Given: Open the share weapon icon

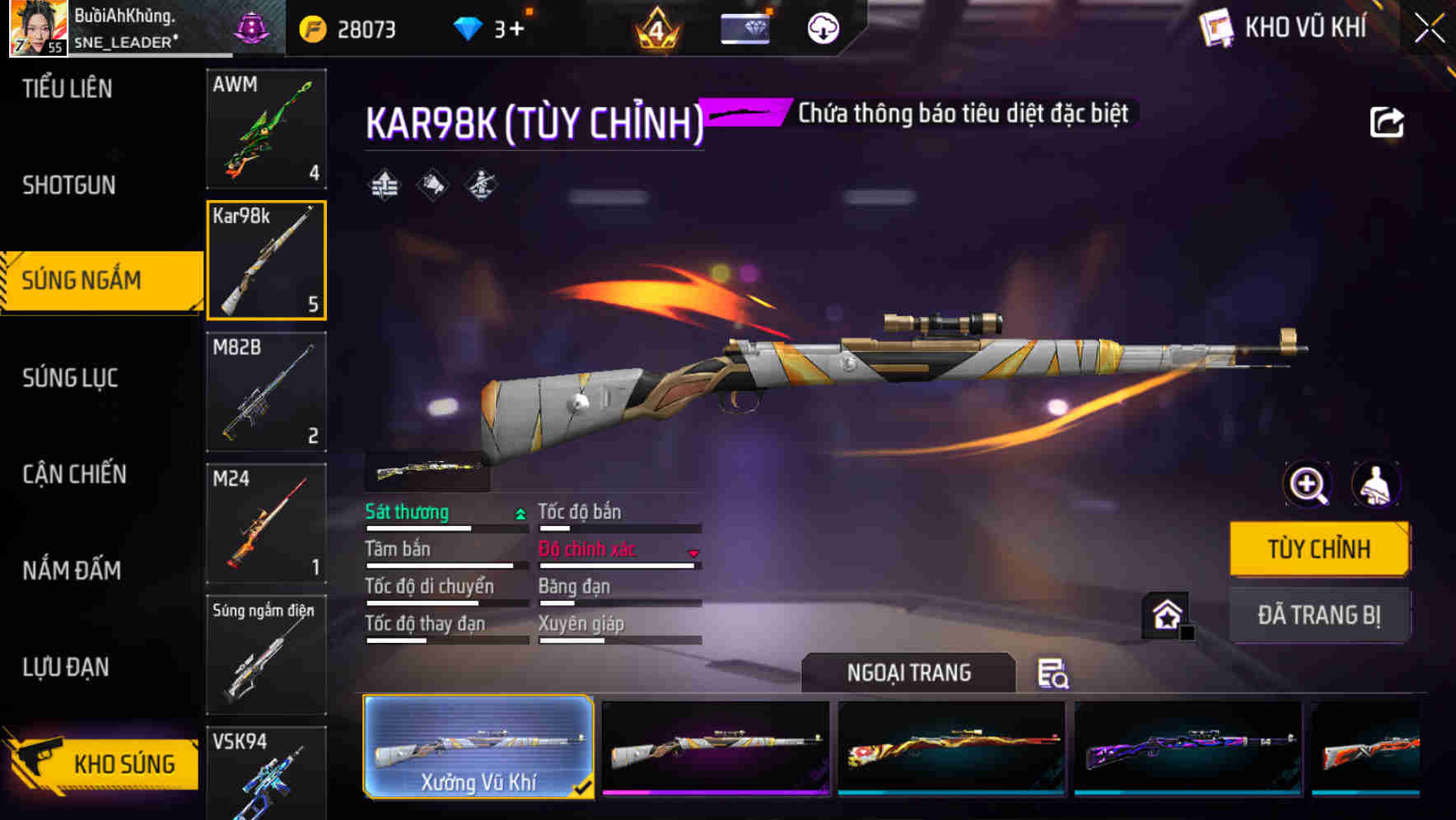Looking at the screenshot, I should click(x=1388, y=122).
